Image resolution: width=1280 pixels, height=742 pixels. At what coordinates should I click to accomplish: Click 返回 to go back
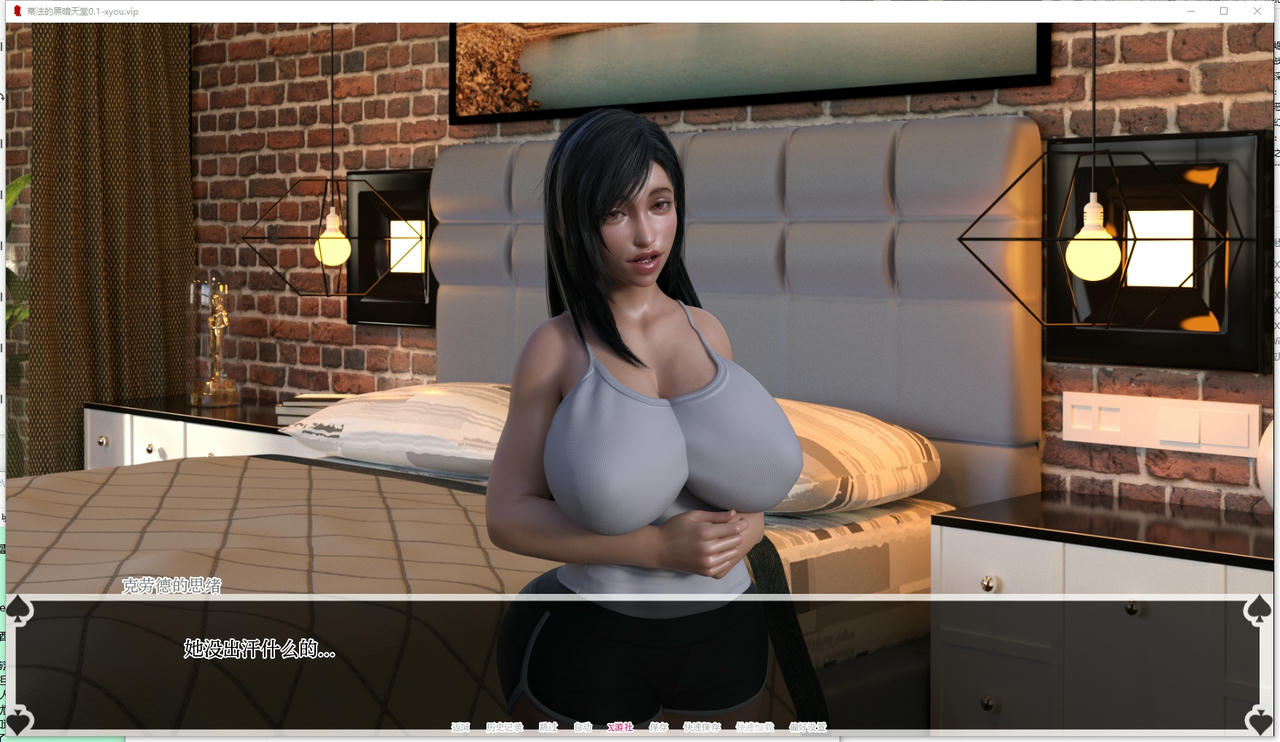click(461, 729)
